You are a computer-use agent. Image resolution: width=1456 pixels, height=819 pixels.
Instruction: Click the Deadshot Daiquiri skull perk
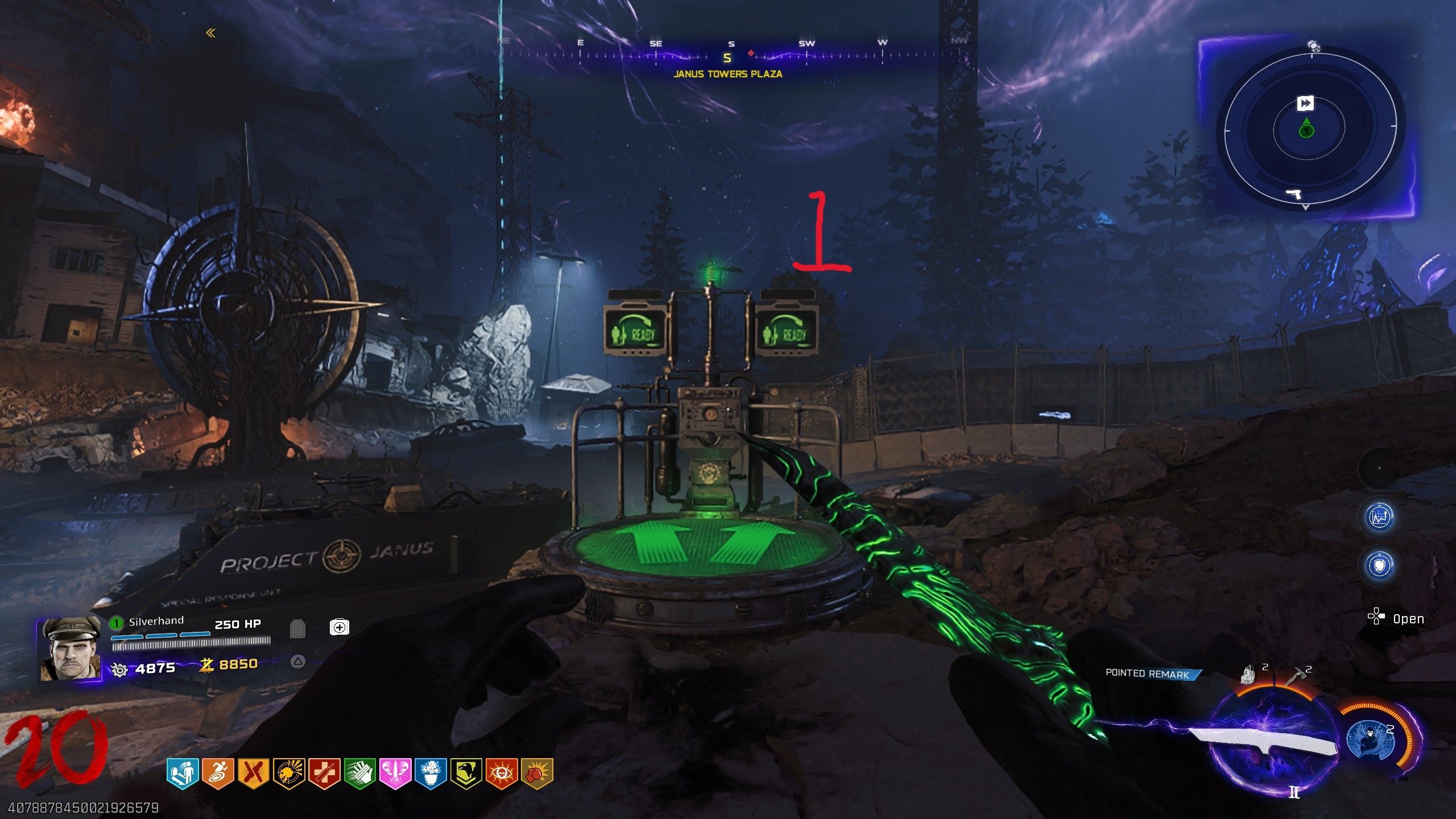pos(289,774)
